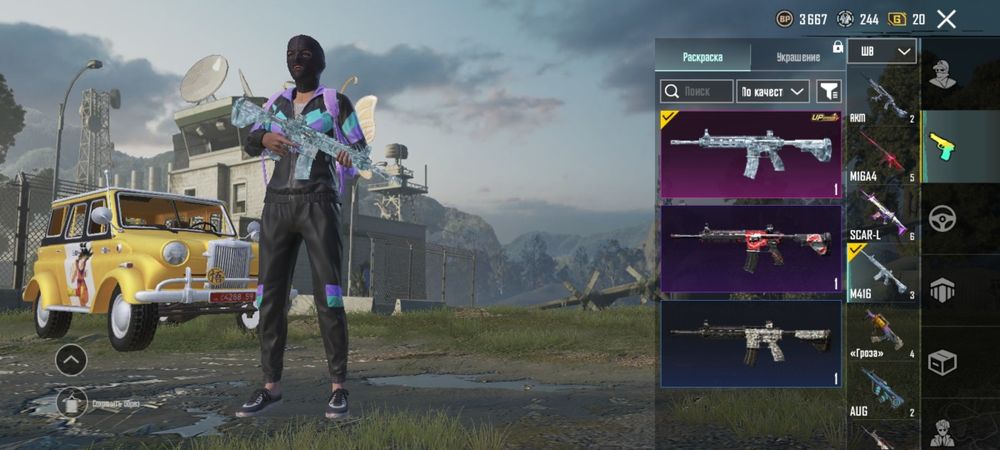Choose SCAR-L from the weapon list

882,214
